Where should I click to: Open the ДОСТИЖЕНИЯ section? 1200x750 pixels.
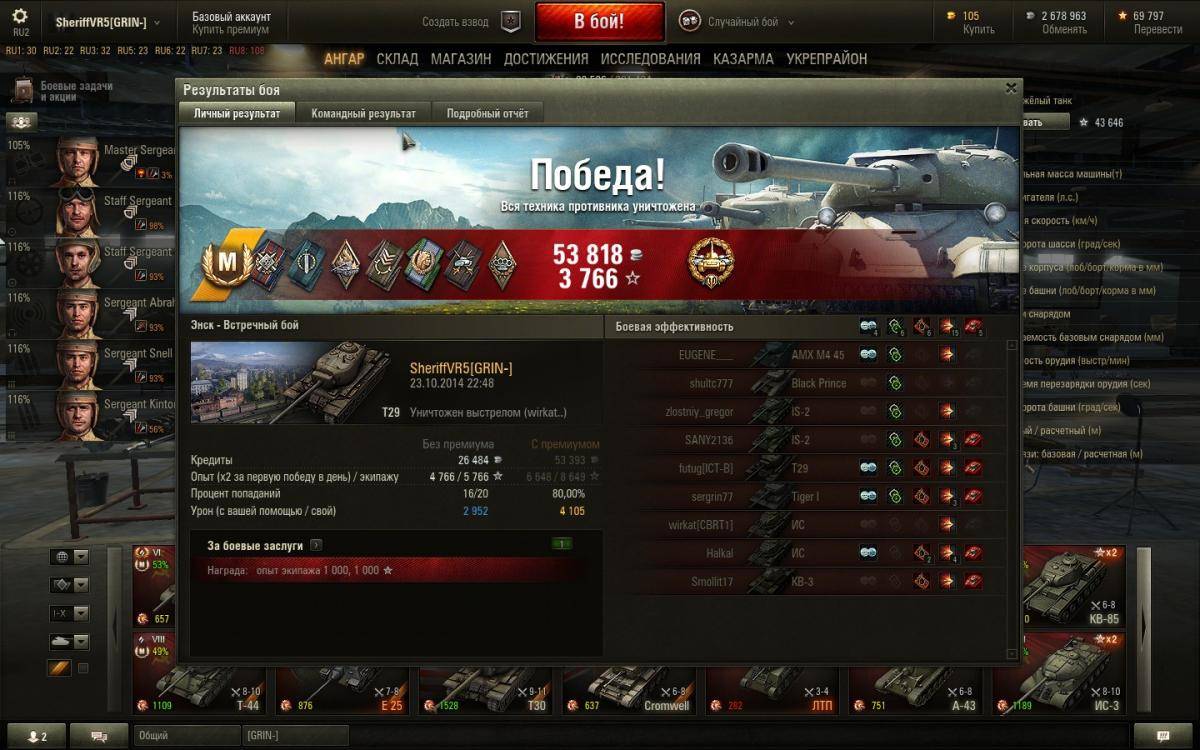pyautogui.click(x=546, y=59)
